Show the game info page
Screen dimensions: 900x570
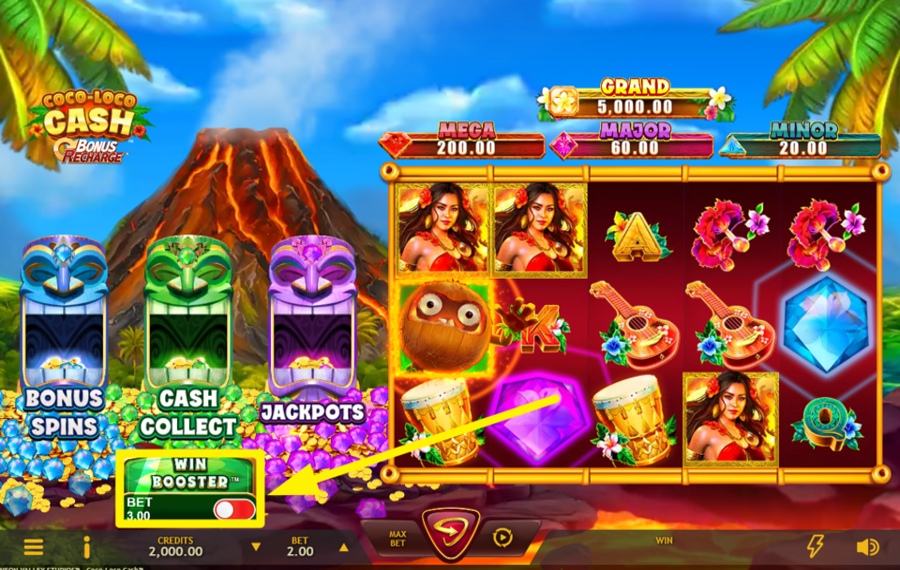[x=87, y=547]
